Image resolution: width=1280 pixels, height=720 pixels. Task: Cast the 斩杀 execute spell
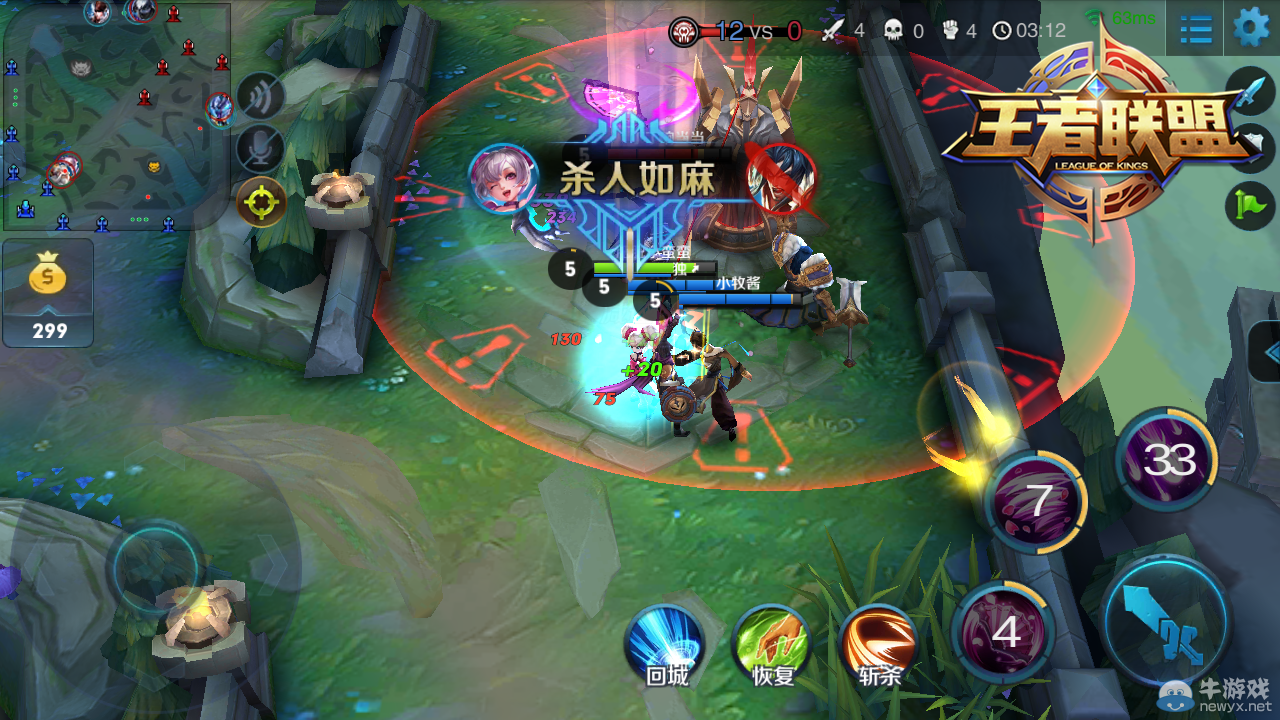(879, 645)
